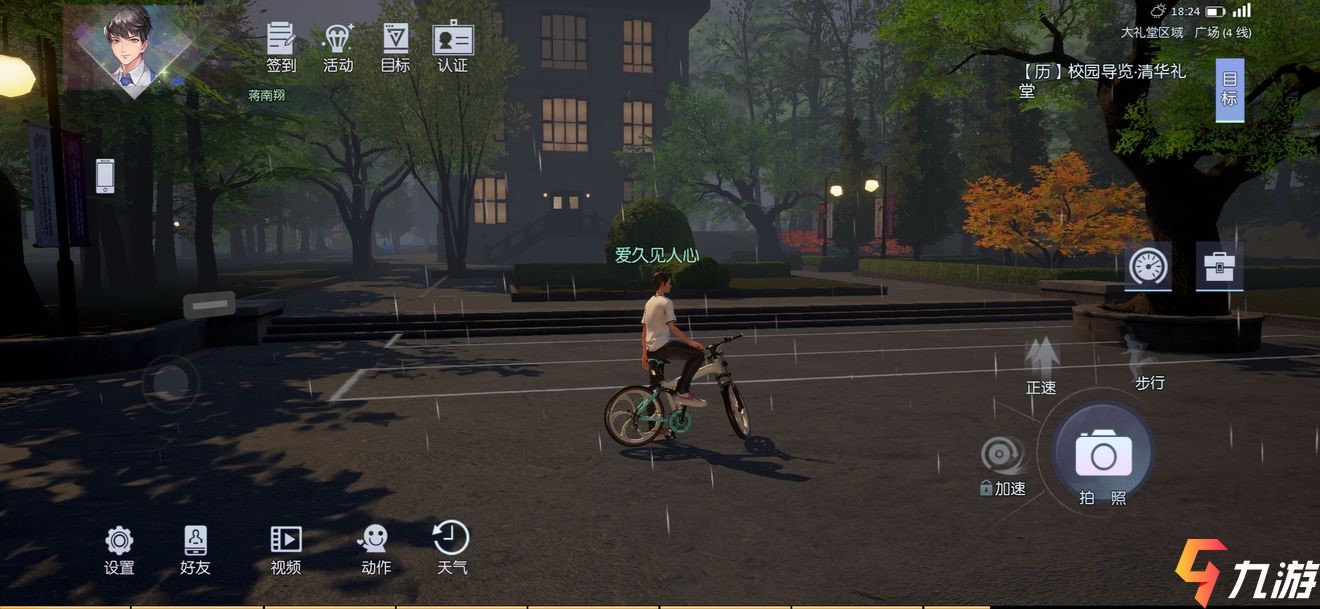Screen dimensions: 1320x609
Task: Open the briefcase inventory icon
Action: [x=1219, y=266]
